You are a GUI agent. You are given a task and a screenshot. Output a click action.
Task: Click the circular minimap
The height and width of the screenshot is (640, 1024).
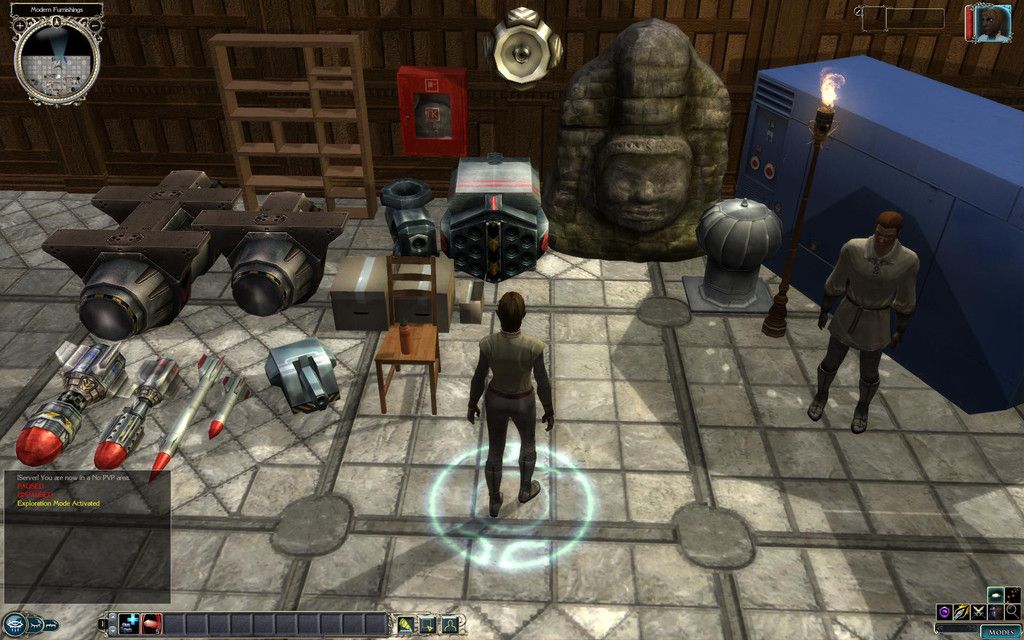57,59
